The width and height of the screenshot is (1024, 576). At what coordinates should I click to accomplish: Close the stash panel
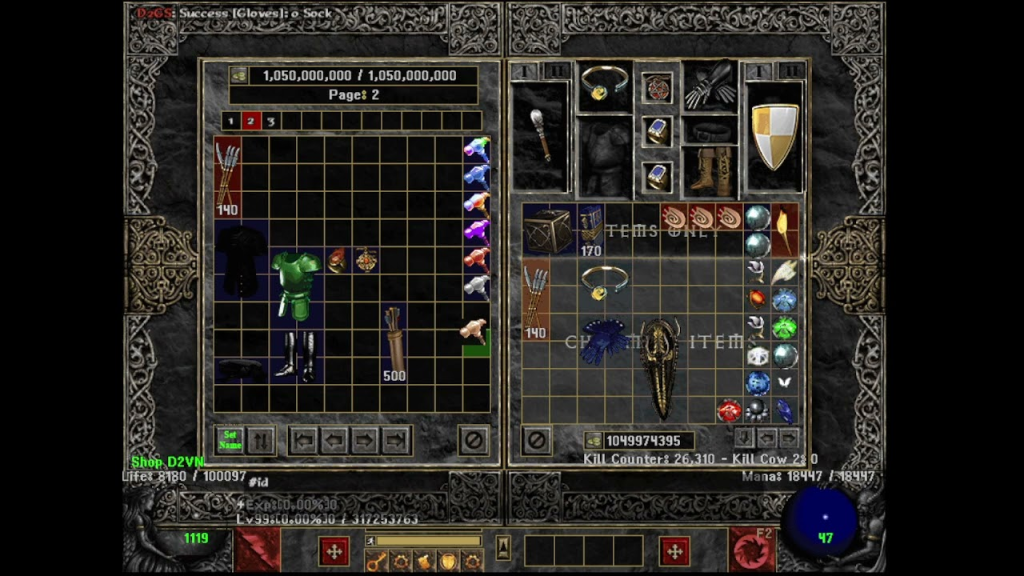coord(473,439)
